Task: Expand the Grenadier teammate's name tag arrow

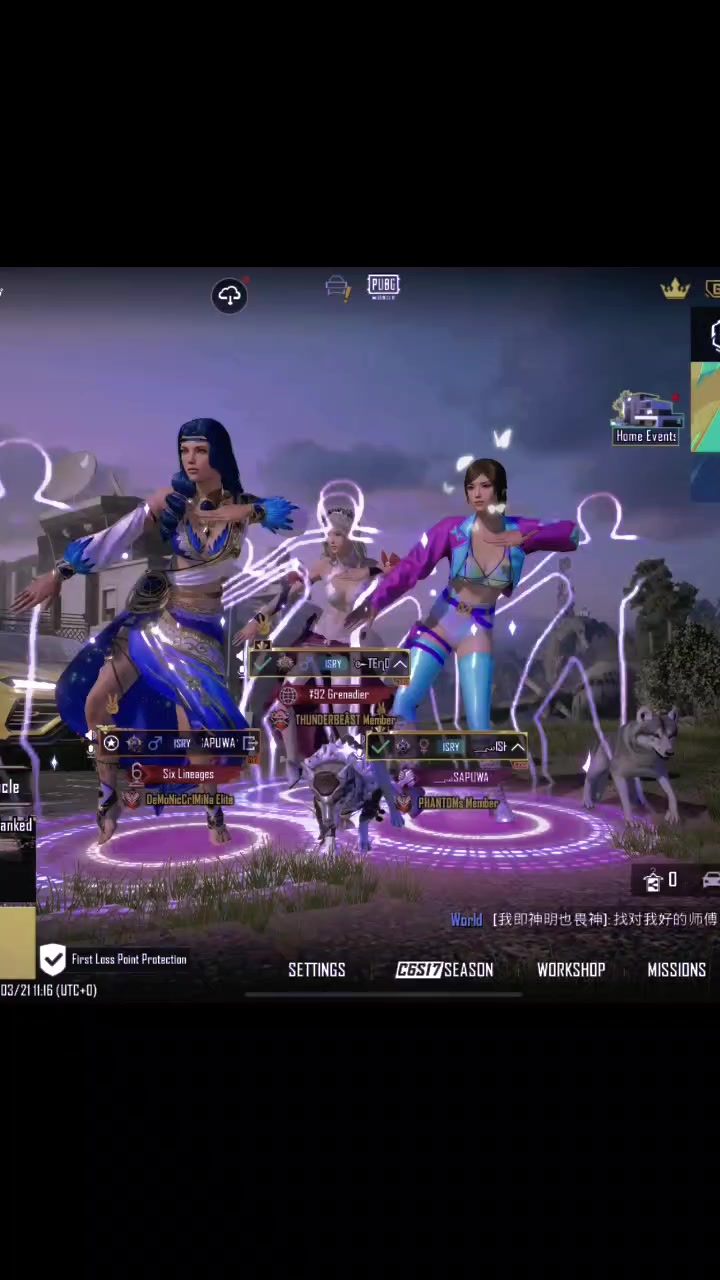Action: click(x=399, y=664)
